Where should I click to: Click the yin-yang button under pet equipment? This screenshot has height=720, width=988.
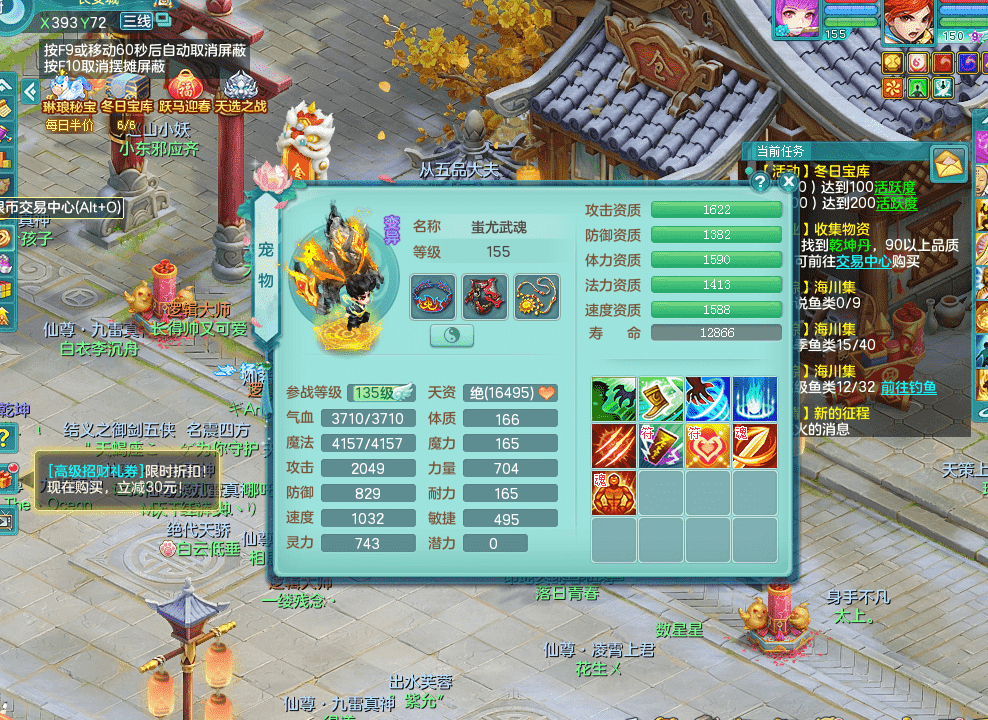tap(452, 336)
